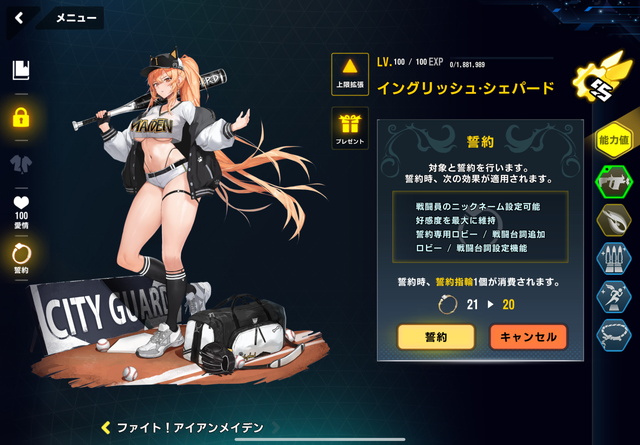
Task: Go back with the top-left arrow
Action: pyautogui.click(x=18, y=17)
